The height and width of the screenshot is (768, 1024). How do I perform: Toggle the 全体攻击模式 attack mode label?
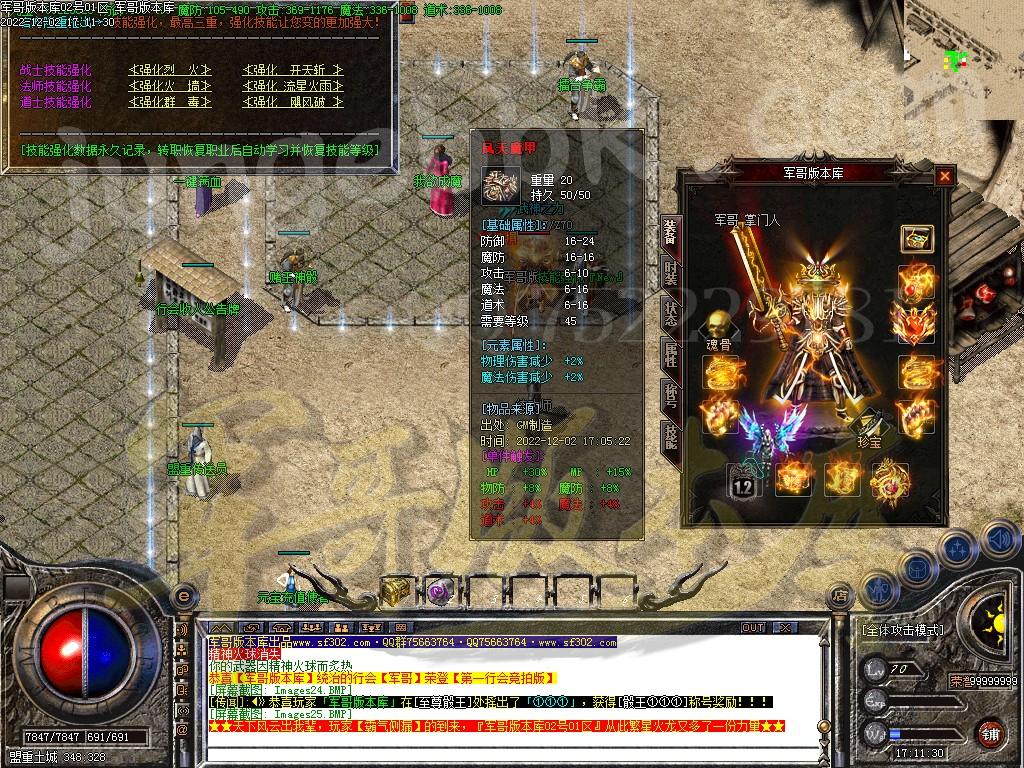(x=902, y=631)
